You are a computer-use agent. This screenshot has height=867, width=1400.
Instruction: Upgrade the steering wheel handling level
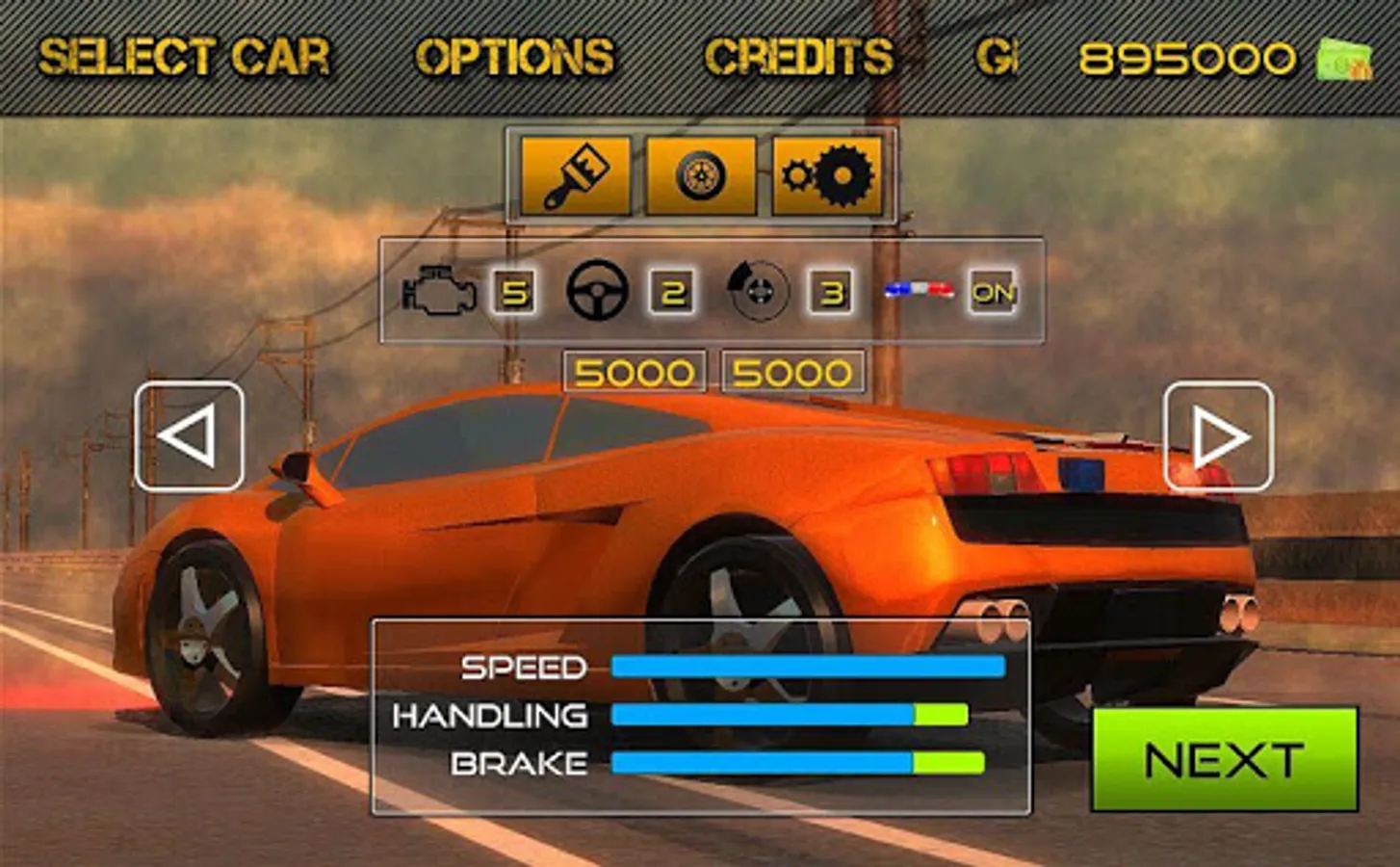pos(672,292)
